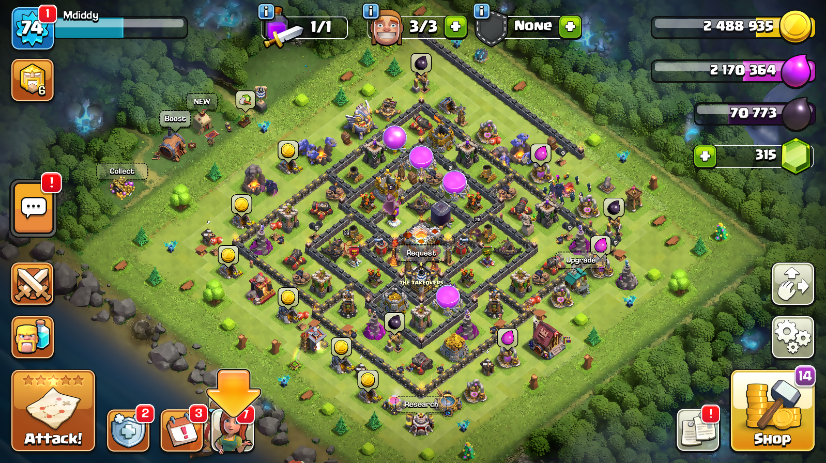Viewport: 826px width, 463px height.
Task: Open the gold trophy badge below the level
Action: pyautogui.click(x=32, y=80)
